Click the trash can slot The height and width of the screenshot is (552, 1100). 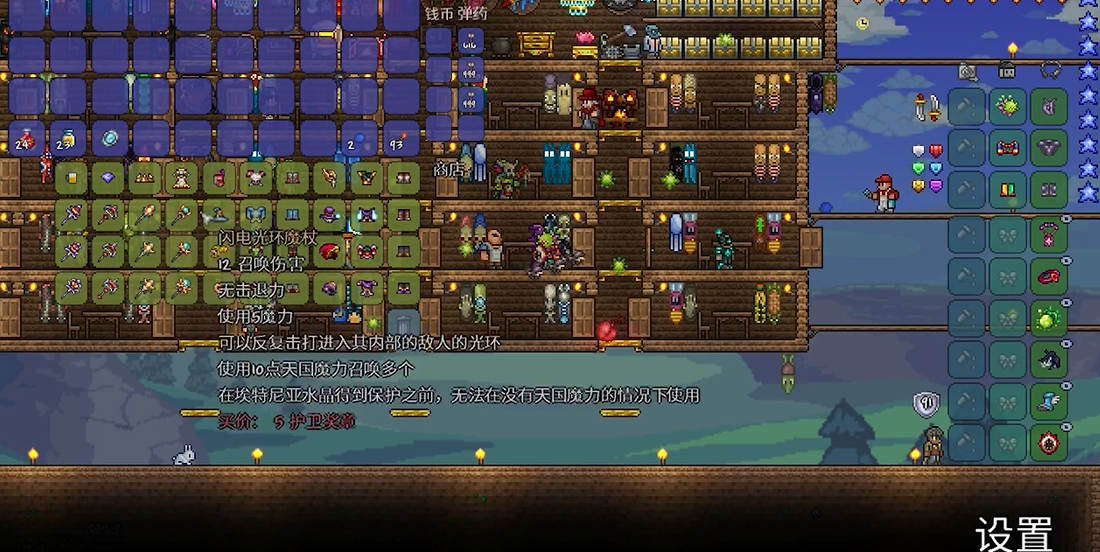pyautogui.click(x=403, y=324)
